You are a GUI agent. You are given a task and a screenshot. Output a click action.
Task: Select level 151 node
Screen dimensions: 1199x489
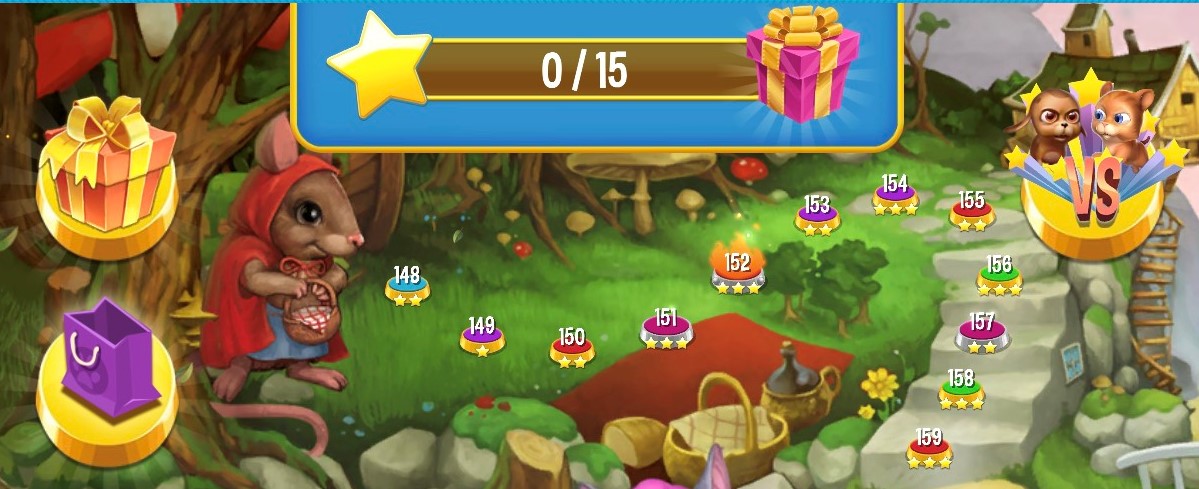[666, 329]
